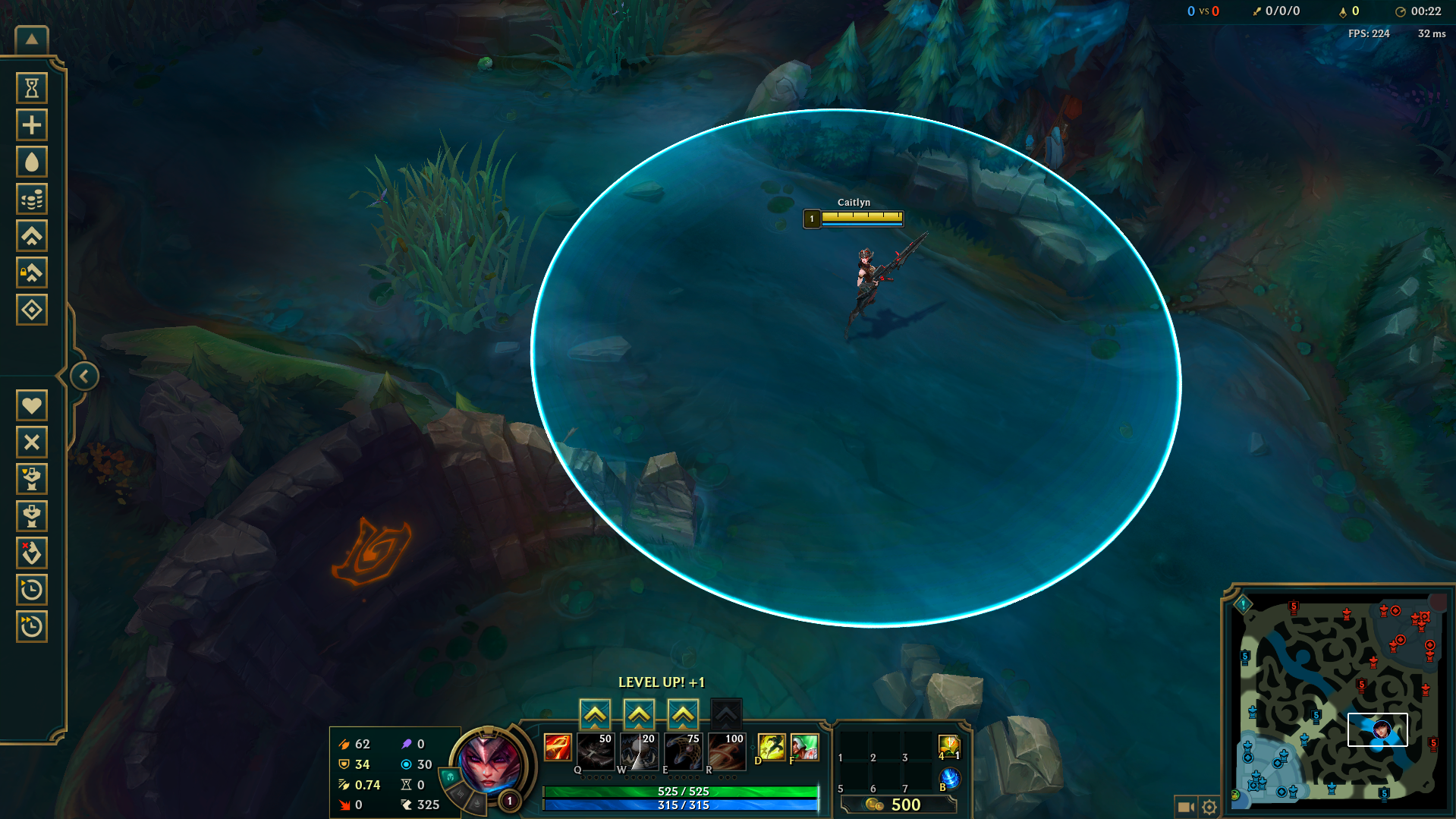
Task: Toggle the champion level lock icon
Action: [32, 272]
